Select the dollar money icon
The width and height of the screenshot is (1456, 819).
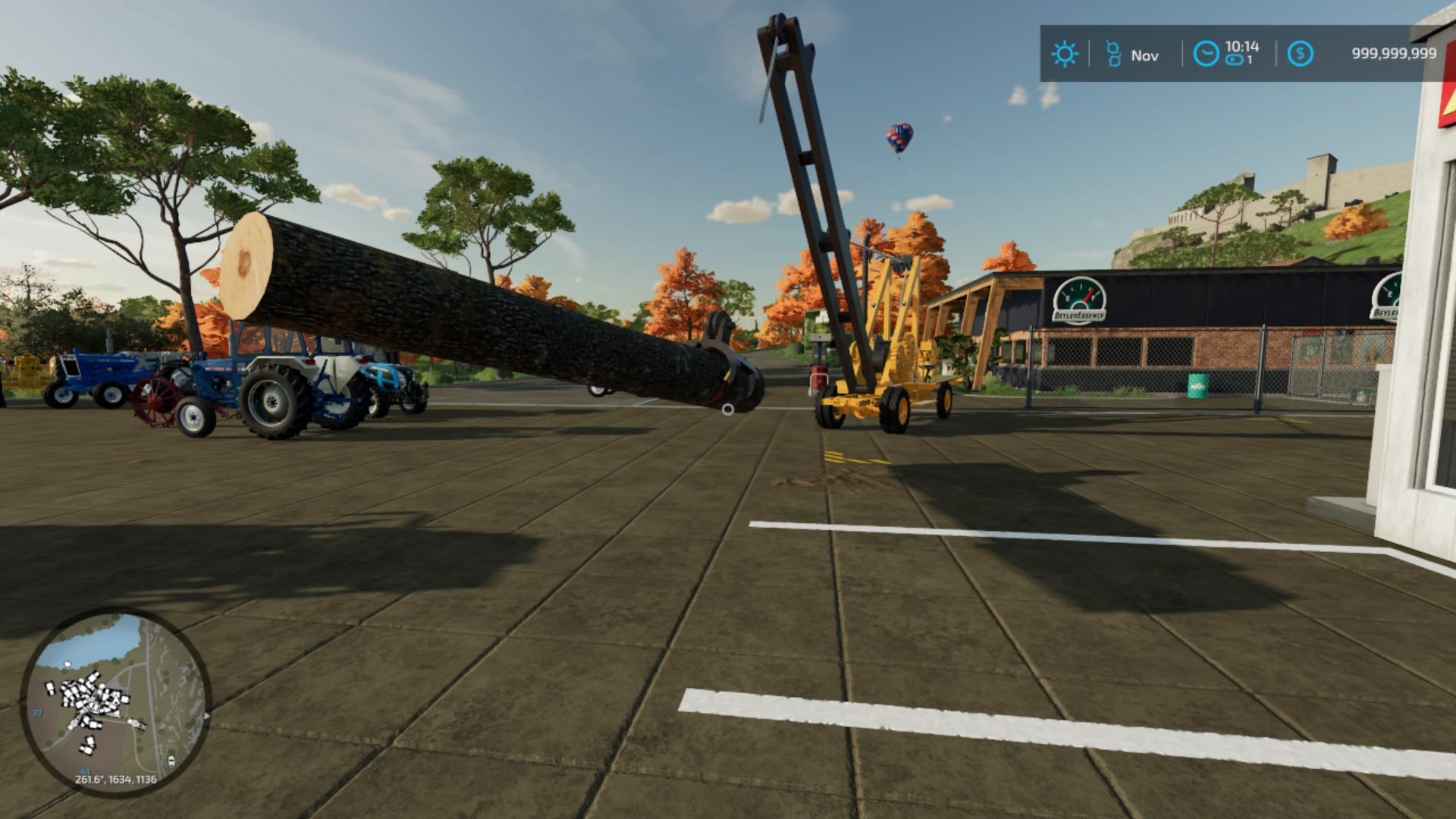pos(1300,54)
